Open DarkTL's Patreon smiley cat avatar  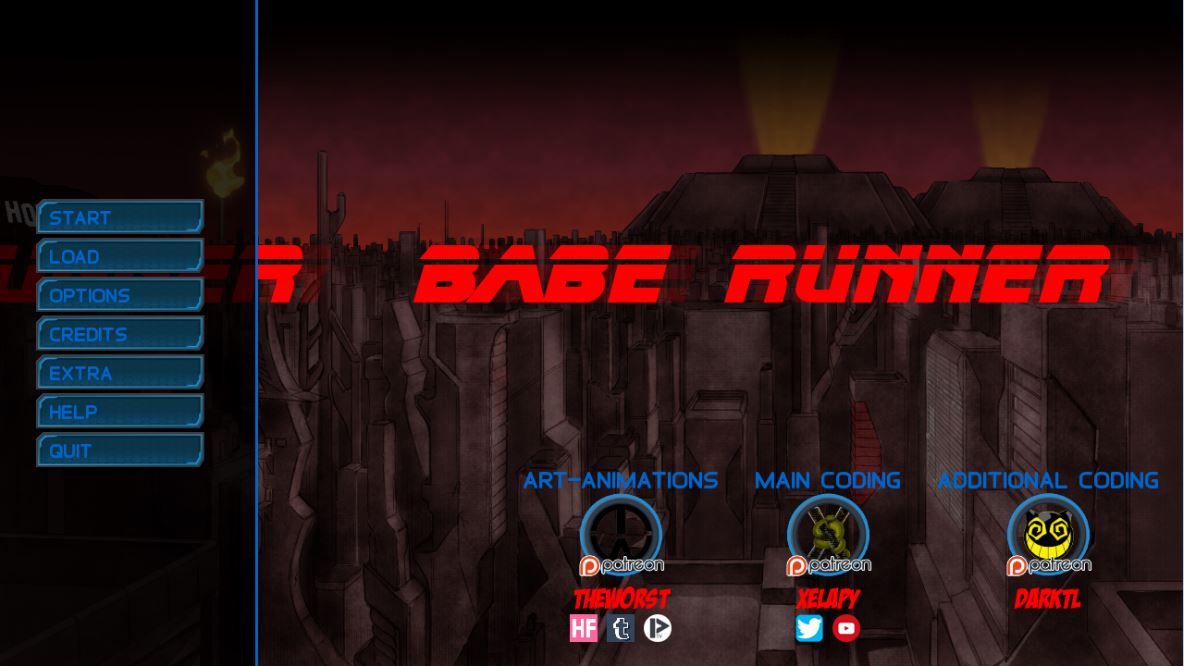pyautogui.click(x=1047, y=535)
